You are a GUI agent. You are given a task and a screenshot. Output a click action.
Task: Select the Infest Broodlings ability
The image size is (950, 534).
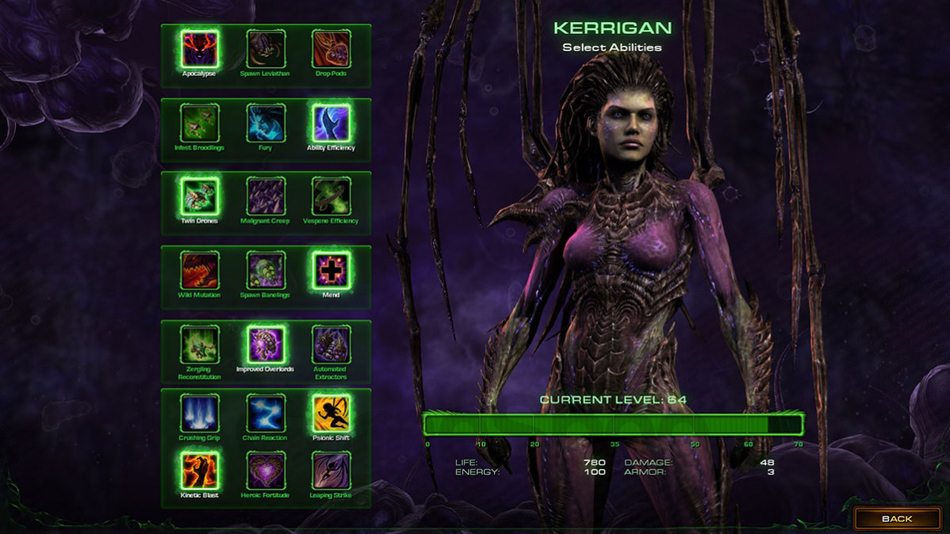click(200, 123)
